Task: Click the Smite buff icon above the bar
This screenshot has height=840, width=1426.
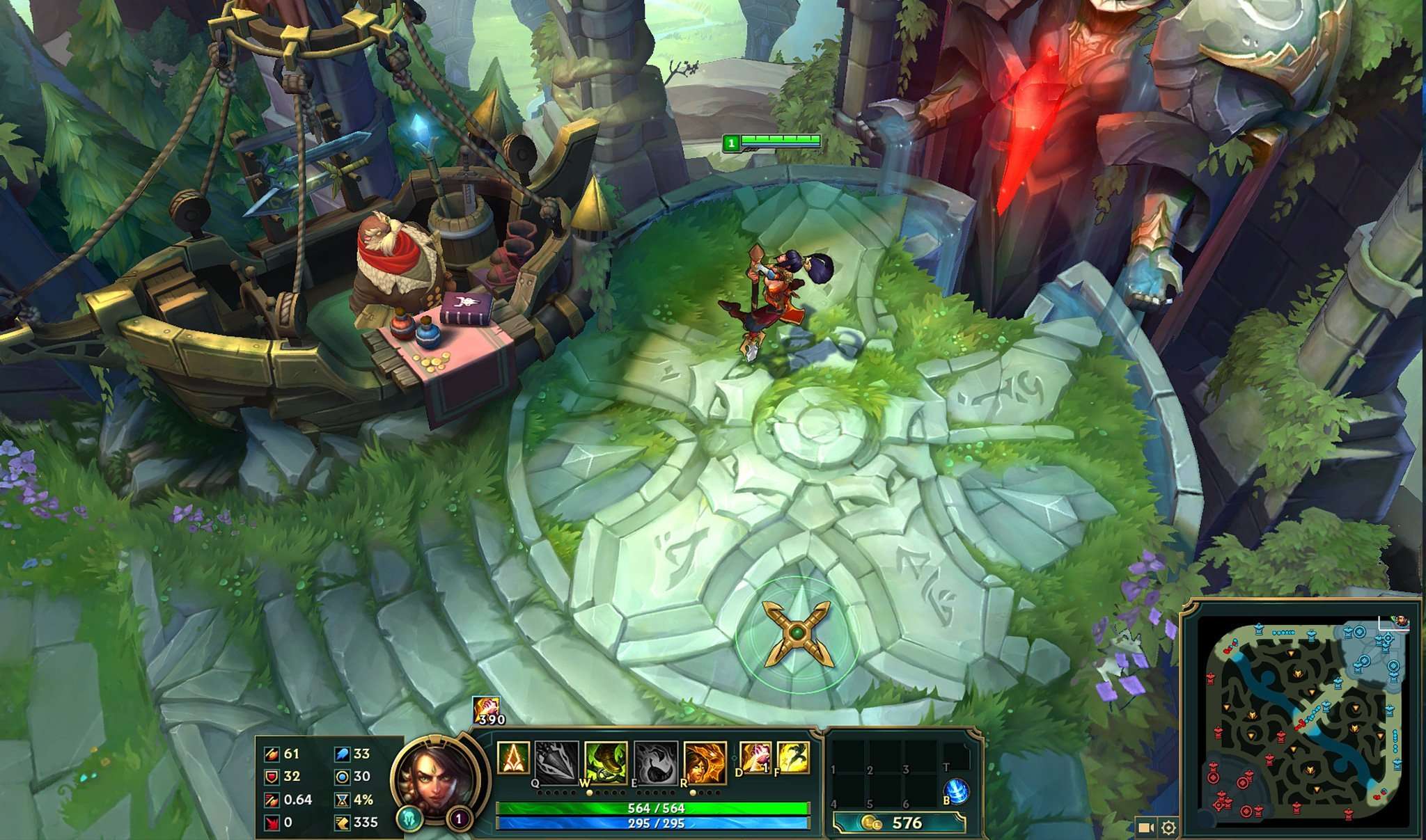Action: [485, 709]
